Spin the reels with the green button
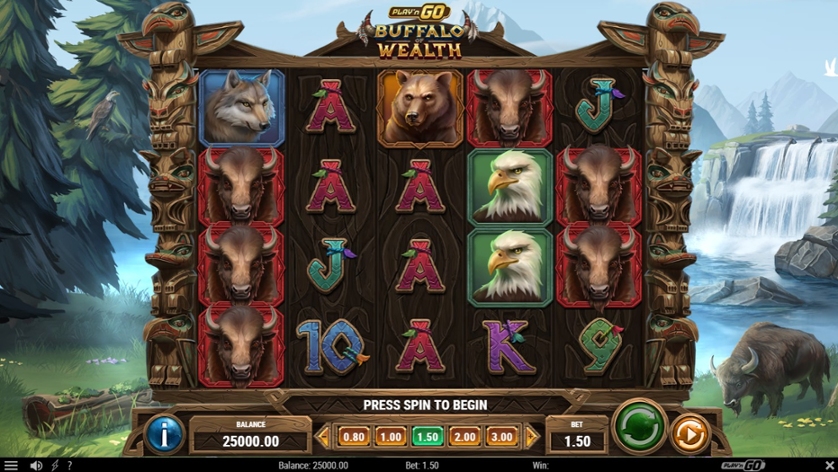Viewport: 838px width, 472px height. click(639, 429)
